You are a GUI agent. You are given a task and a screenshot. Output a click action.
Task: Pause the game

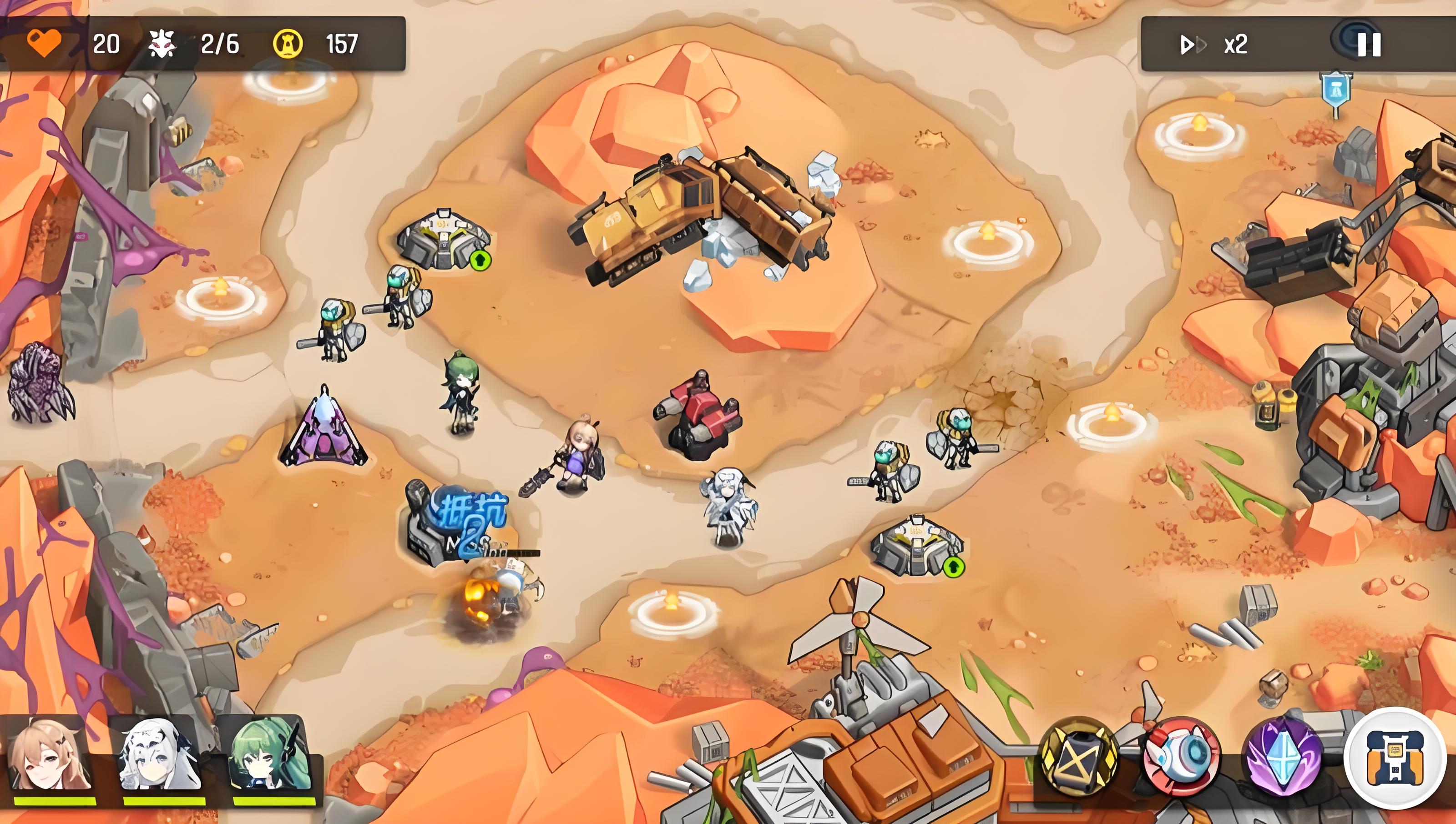(x=1369, y=44)
